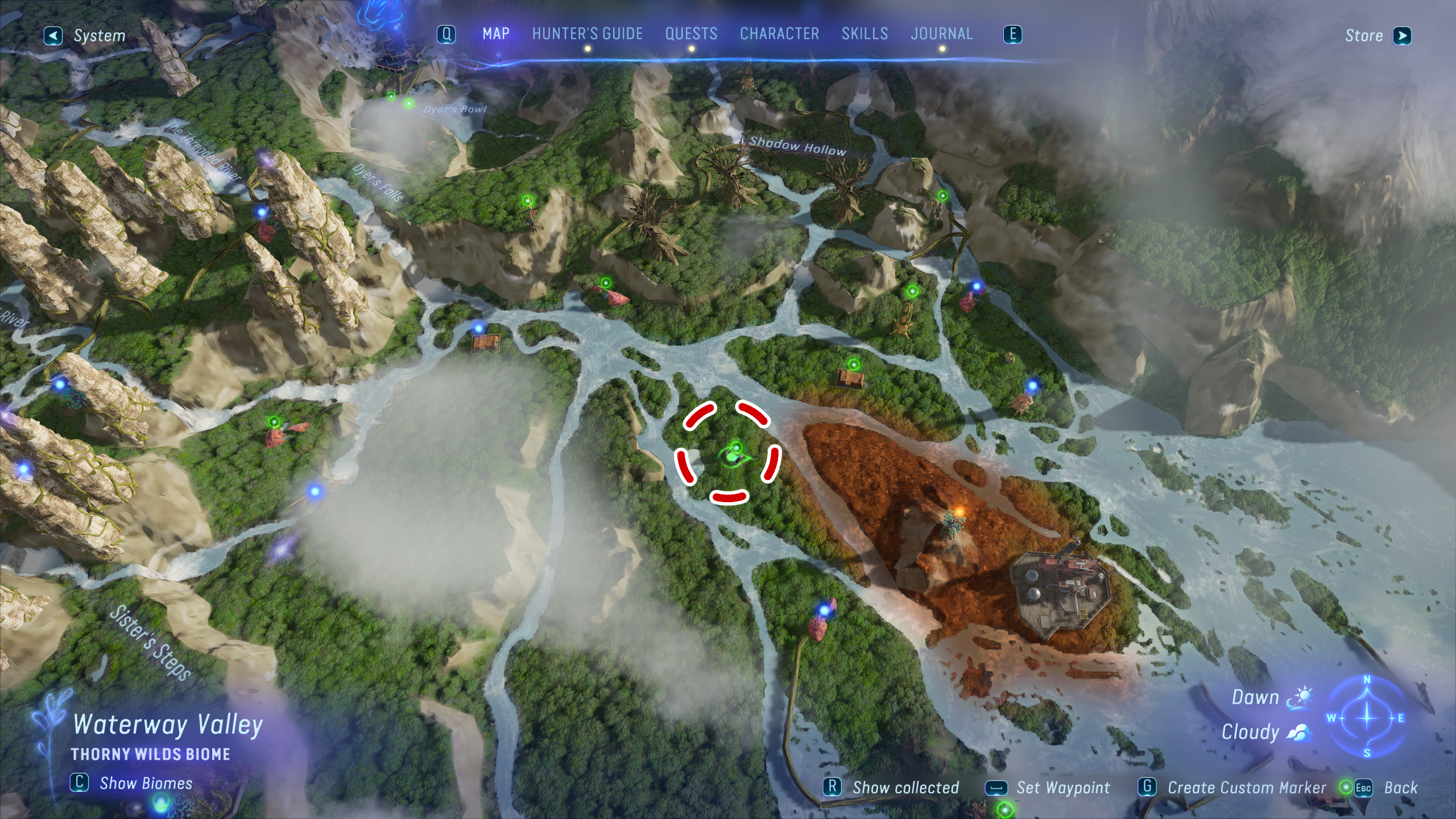
Task: Open the System menu
Action: (x=85, y=36)
